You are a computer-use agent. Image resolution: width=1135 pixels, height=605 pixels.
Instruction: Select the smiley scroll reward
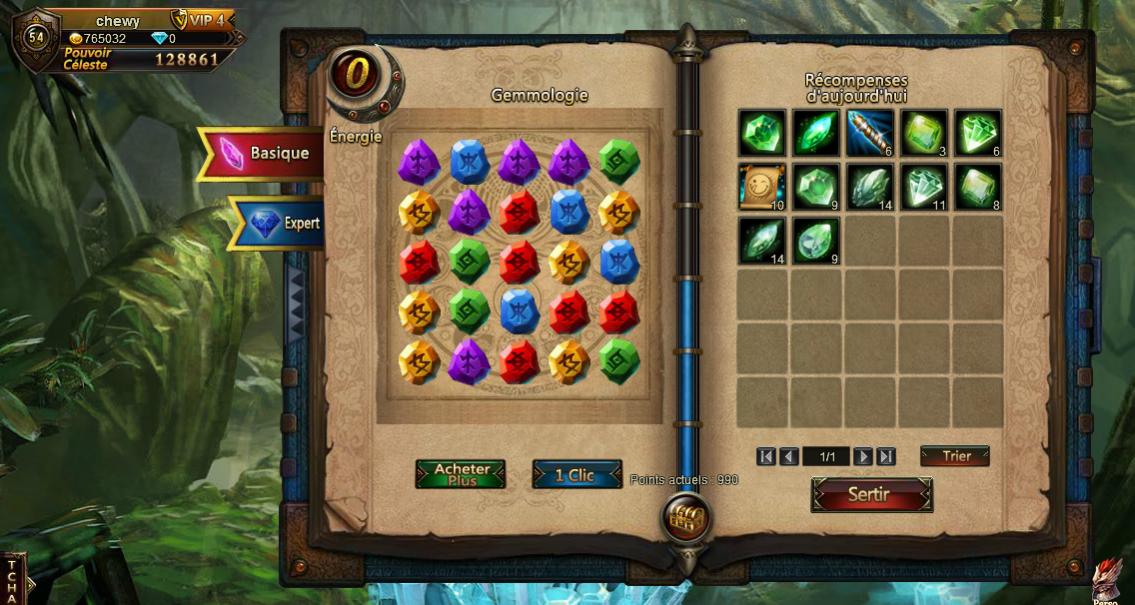click(763, 187)
